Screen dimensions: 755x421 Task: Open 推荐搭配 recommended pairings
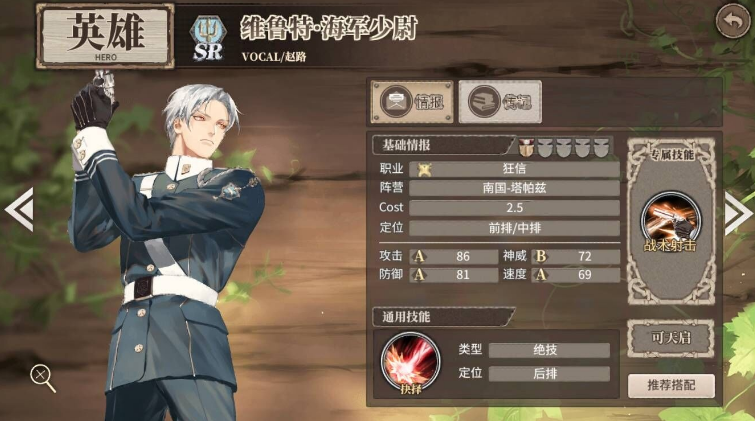671,386
